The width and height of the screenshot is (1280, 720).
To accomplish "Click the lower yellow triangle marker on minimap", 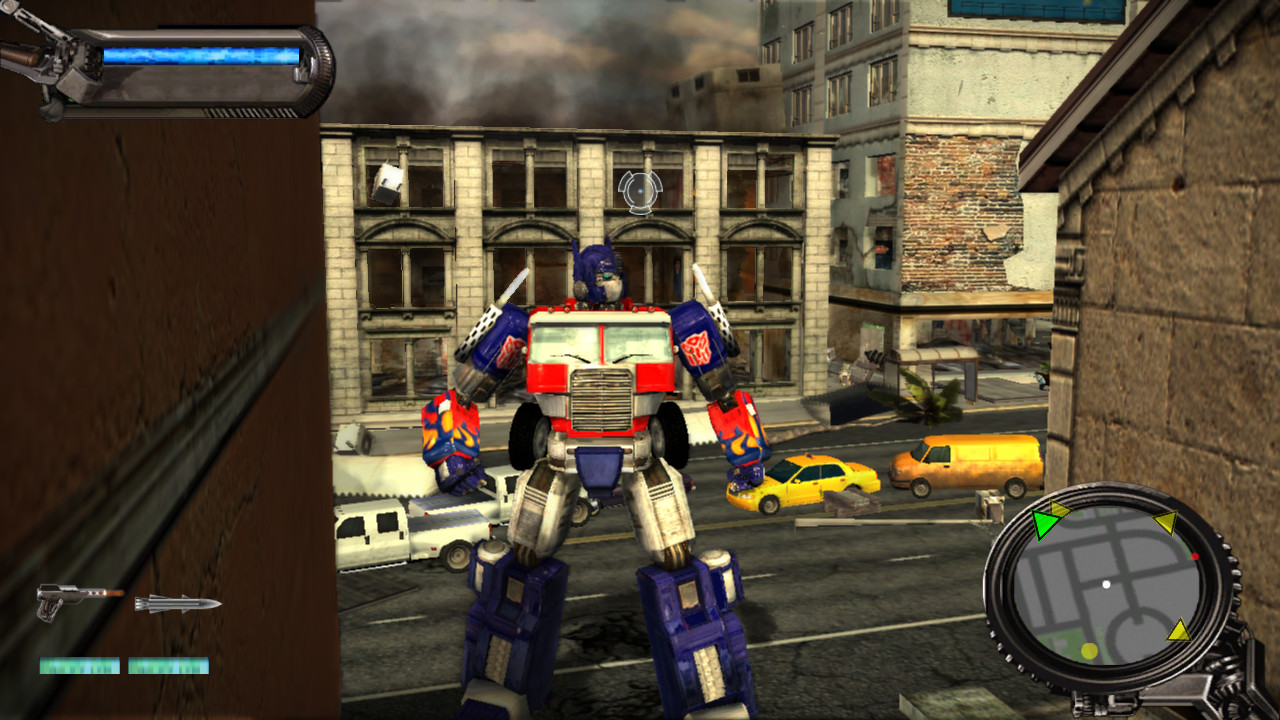I will (x=1178, y=631).
